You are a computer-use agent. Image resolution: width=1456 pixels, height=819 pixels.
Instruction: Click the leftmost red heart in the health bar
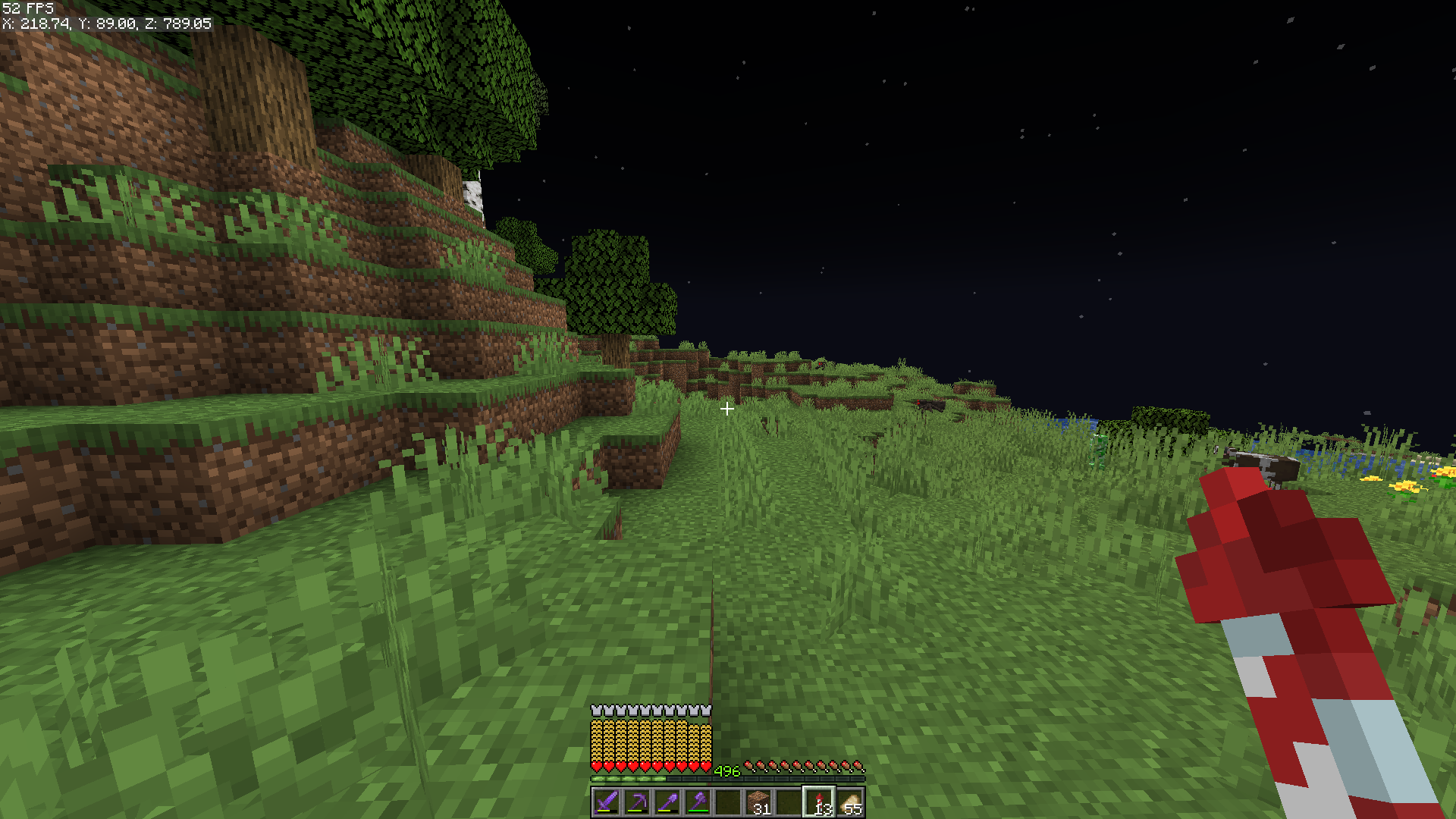595,766
